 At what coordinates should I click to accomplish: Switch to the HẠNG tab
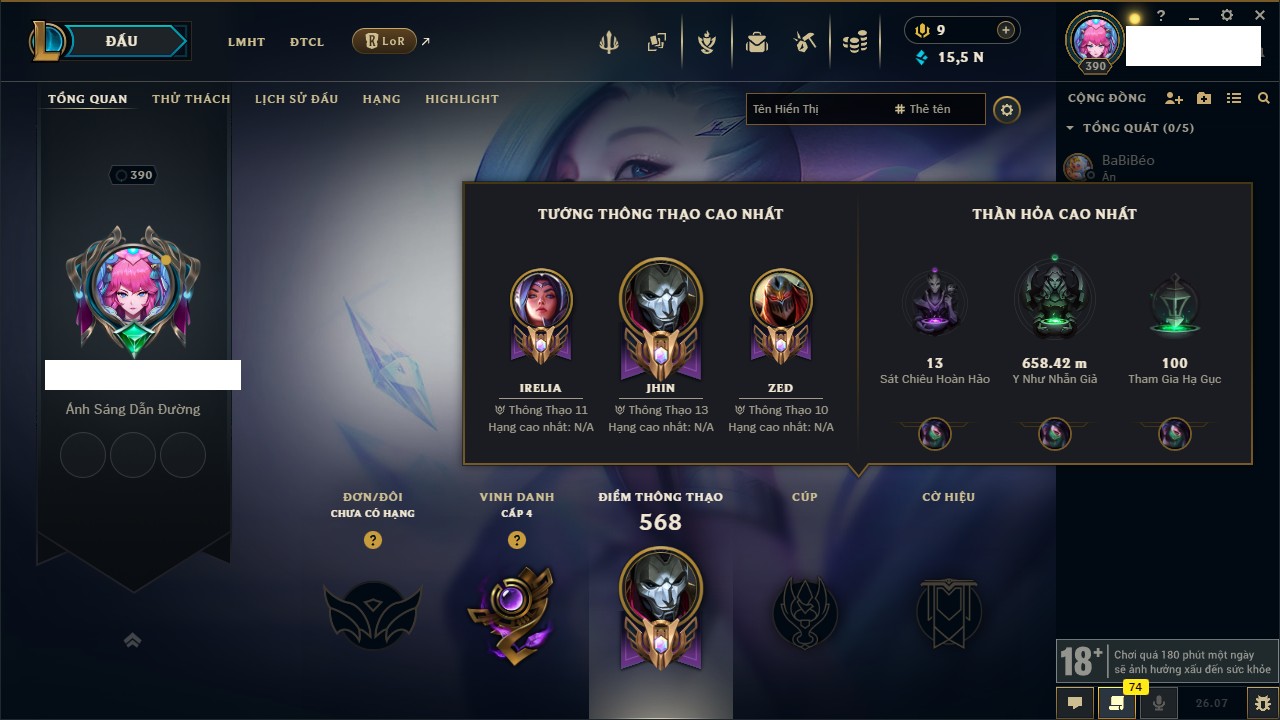coord(381,99)
